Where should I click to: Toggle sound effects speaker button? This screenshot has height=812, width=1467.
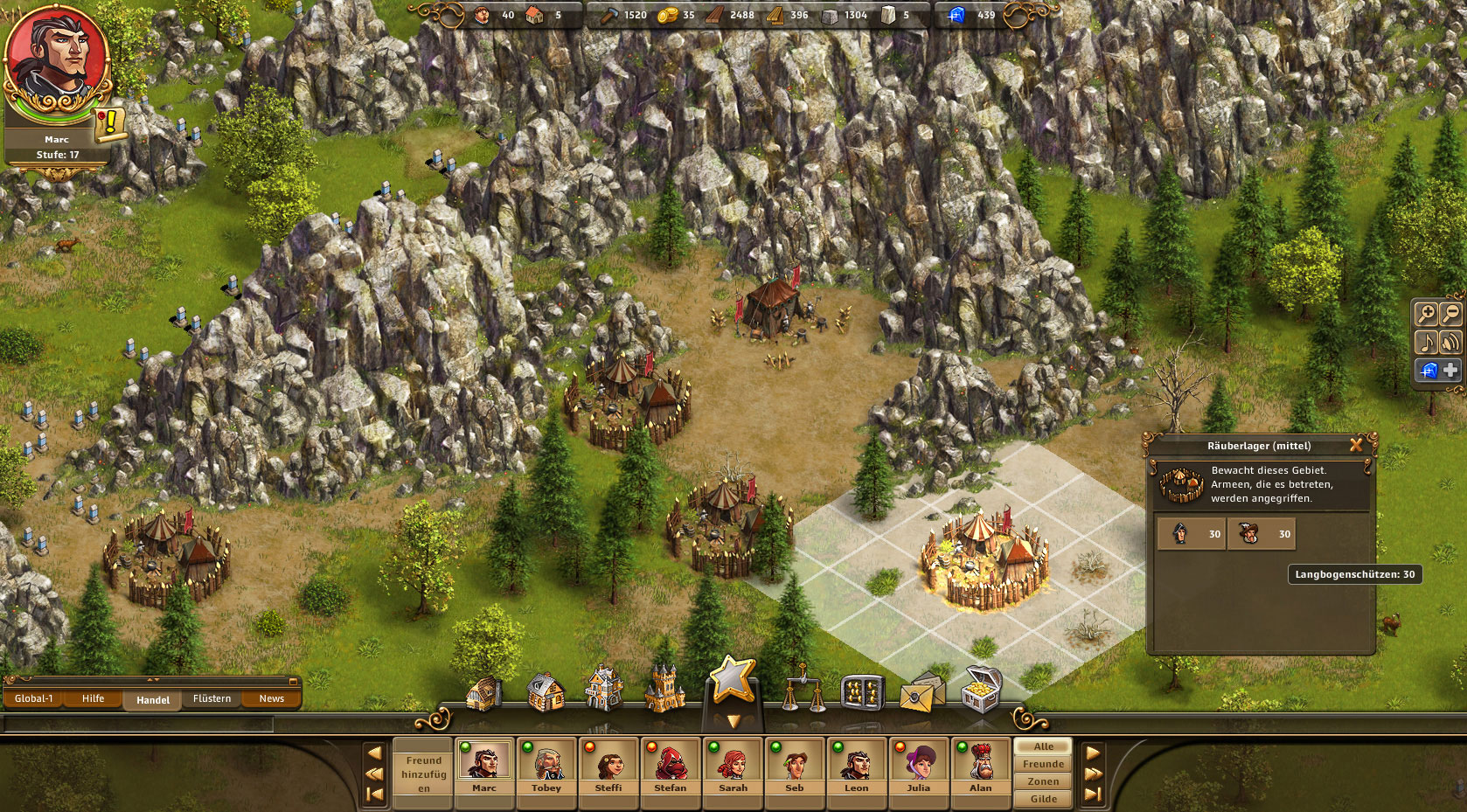tap(1450, 342)
